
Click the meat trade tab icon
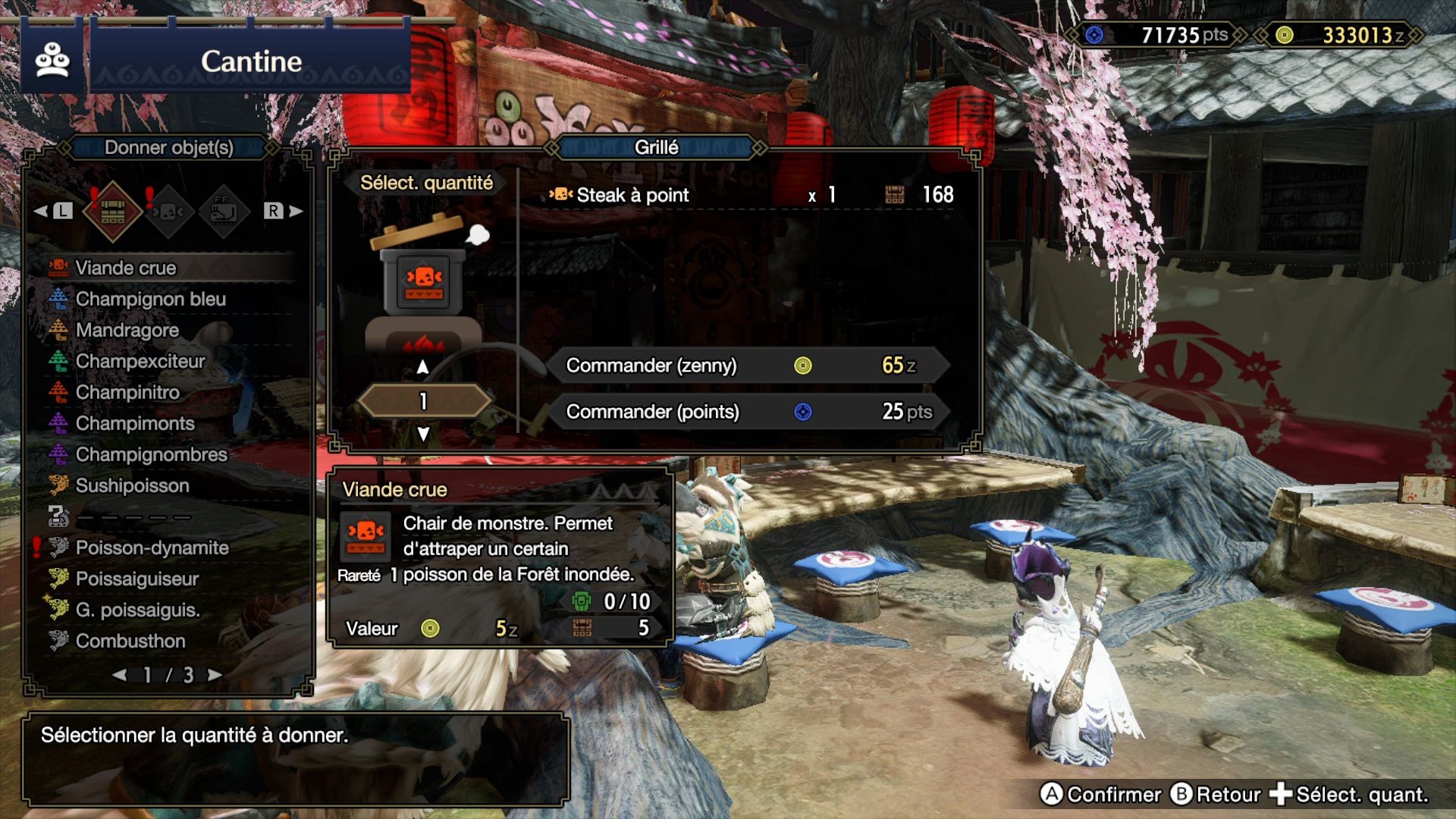[x=170, y=210]
